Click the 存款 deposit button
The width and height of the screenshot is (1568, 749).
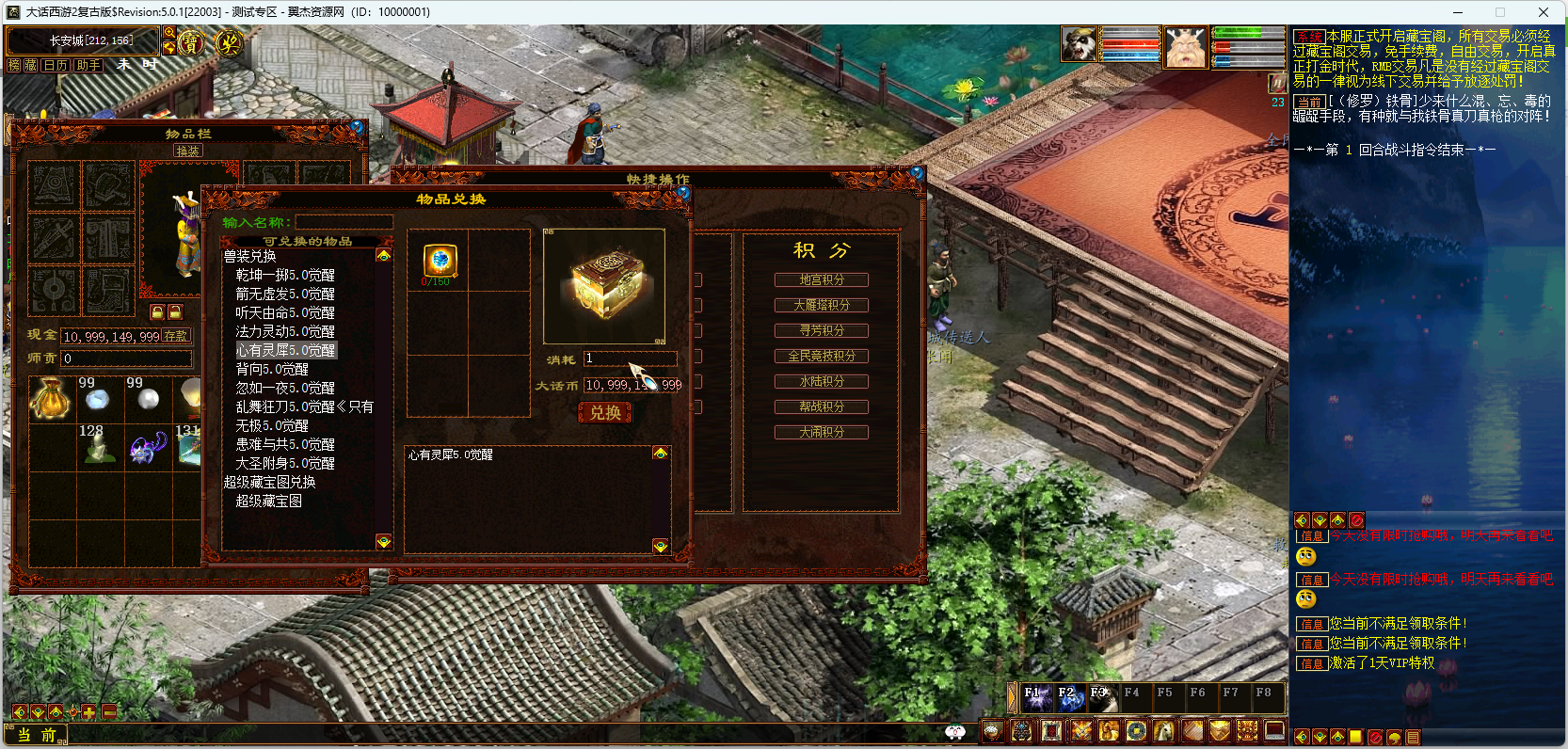tap(176, 336)
